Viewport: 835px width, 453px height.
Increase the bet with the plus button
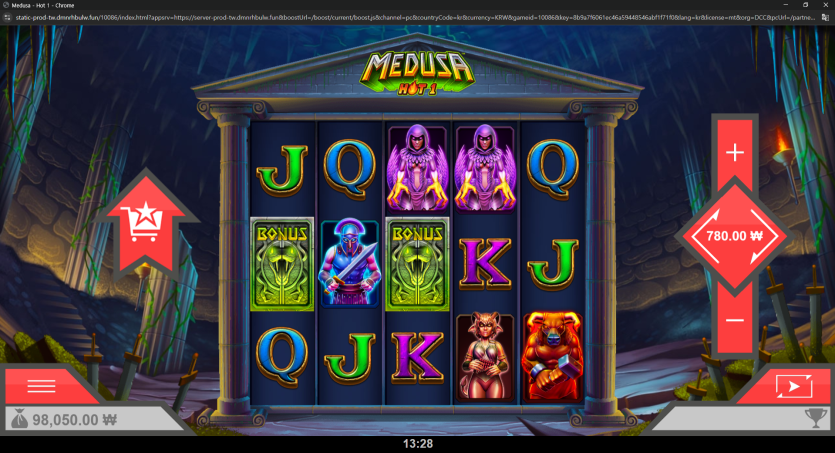pyautogui.click(x=735, y=153)
